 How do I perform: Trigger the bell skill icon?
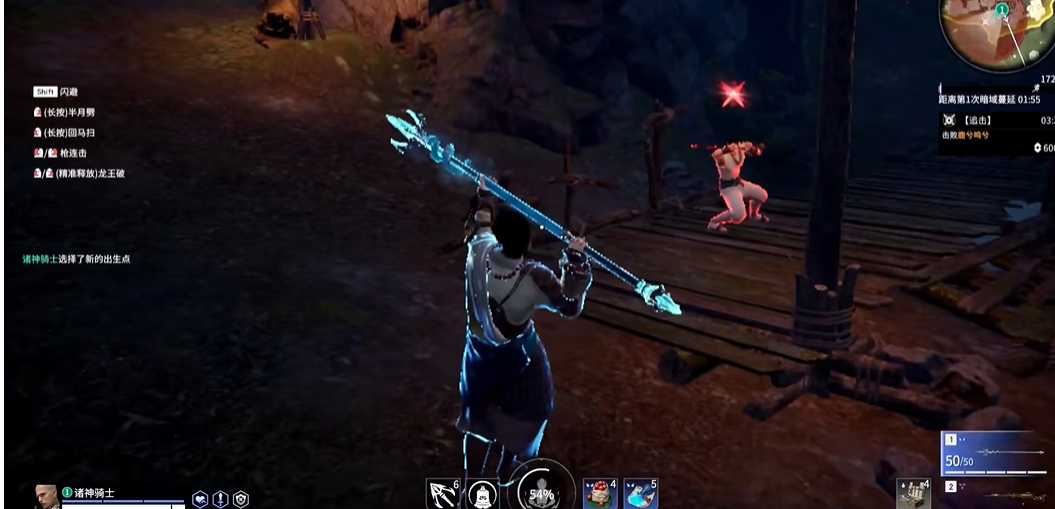click(483, 493)
